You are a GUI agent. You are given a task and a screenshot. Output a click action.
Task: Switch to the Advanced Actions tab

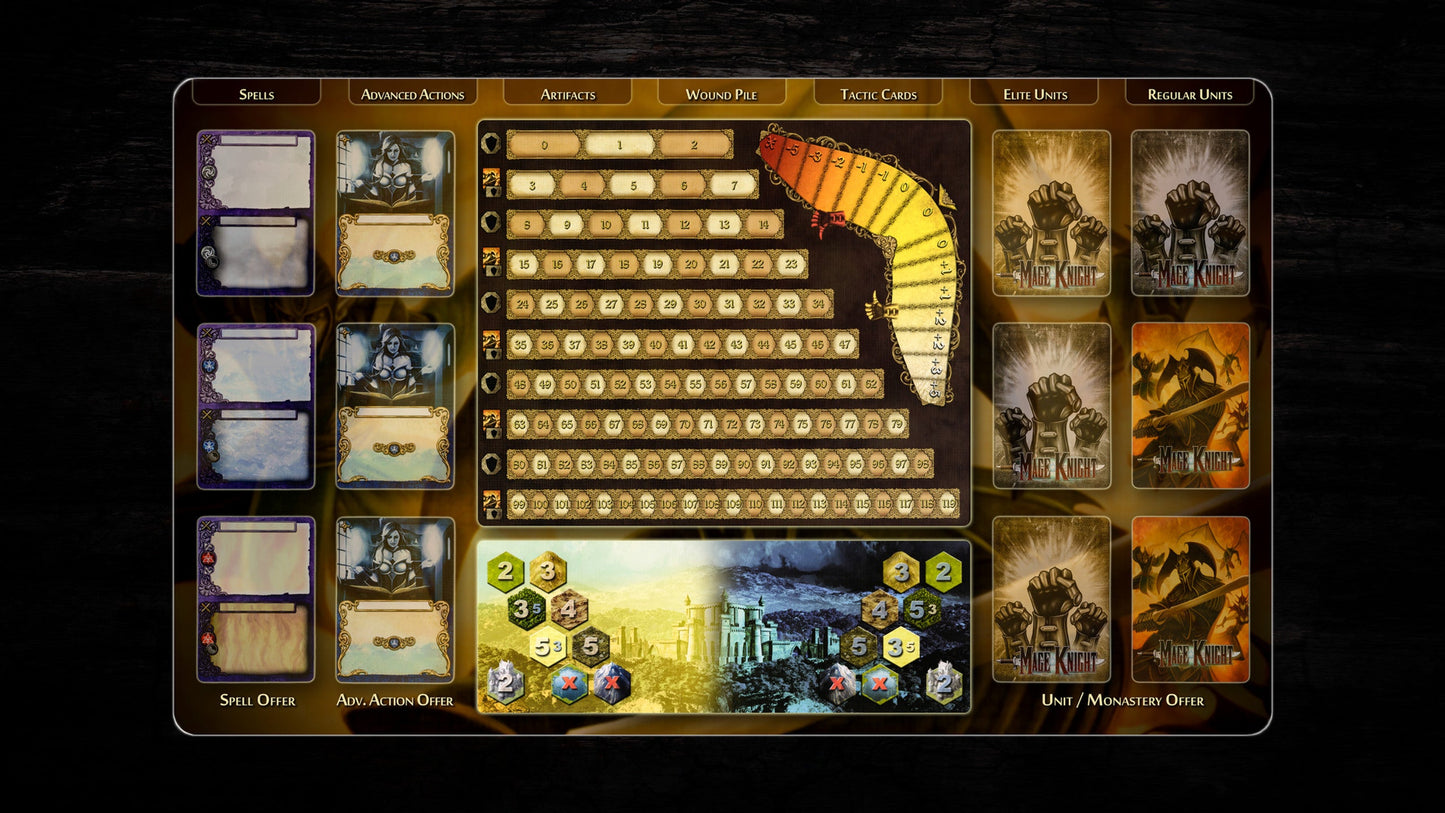(x=412, y=94)
